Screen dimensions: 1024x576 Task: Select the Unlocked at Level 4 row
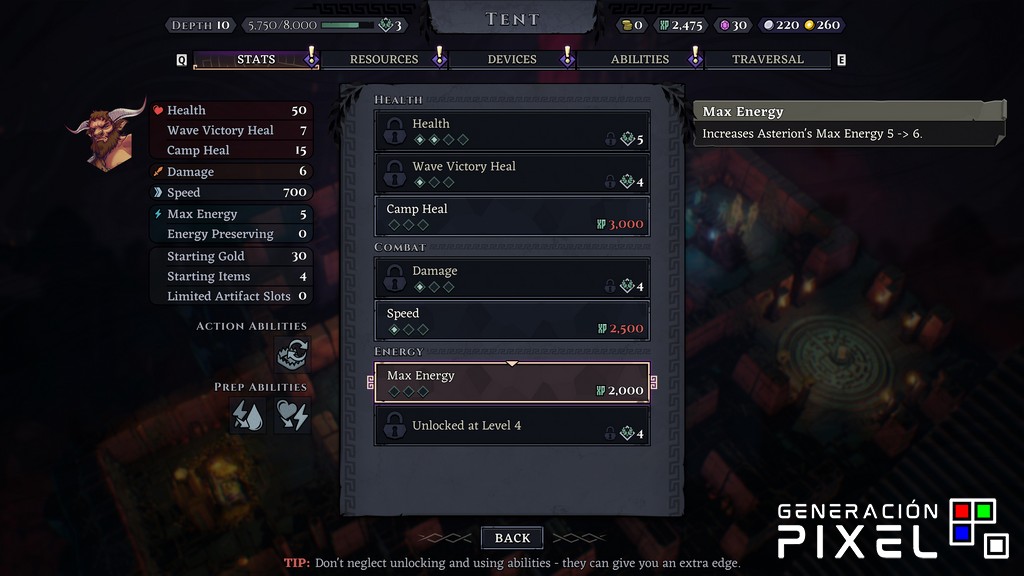point(512,426)
